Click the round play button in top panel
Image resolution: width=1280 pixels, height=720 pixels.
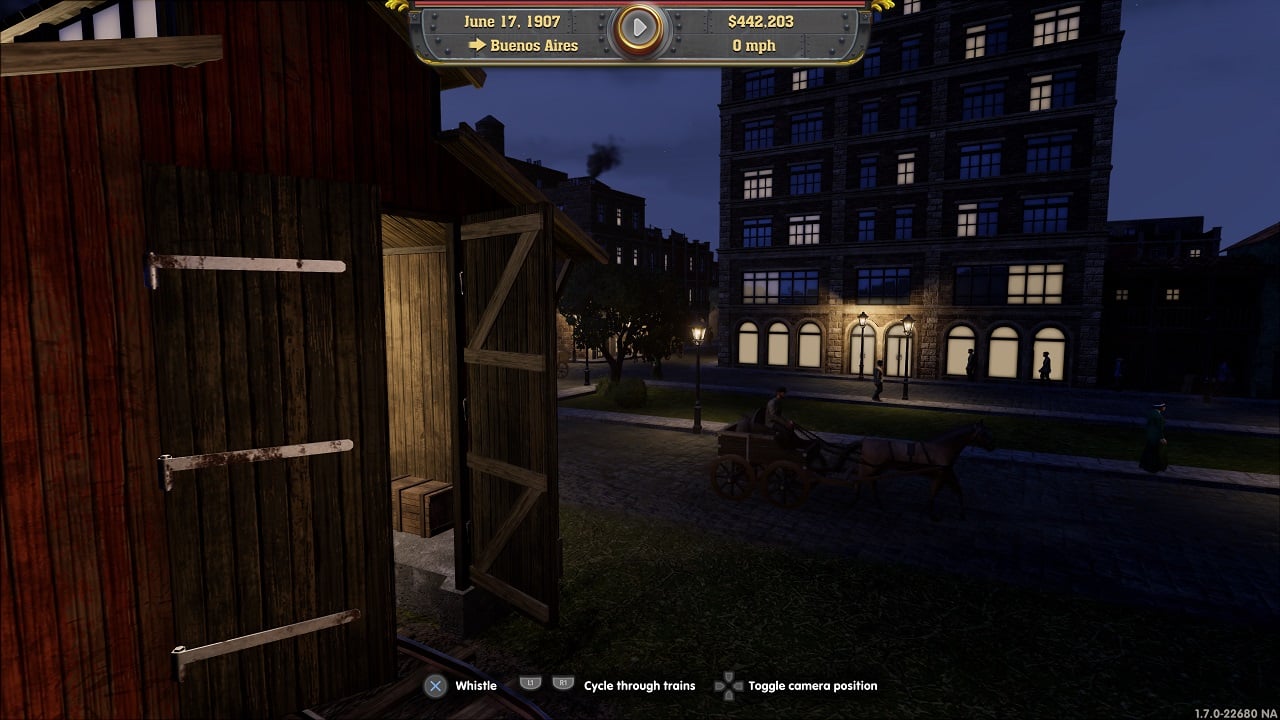pos(639,30)
